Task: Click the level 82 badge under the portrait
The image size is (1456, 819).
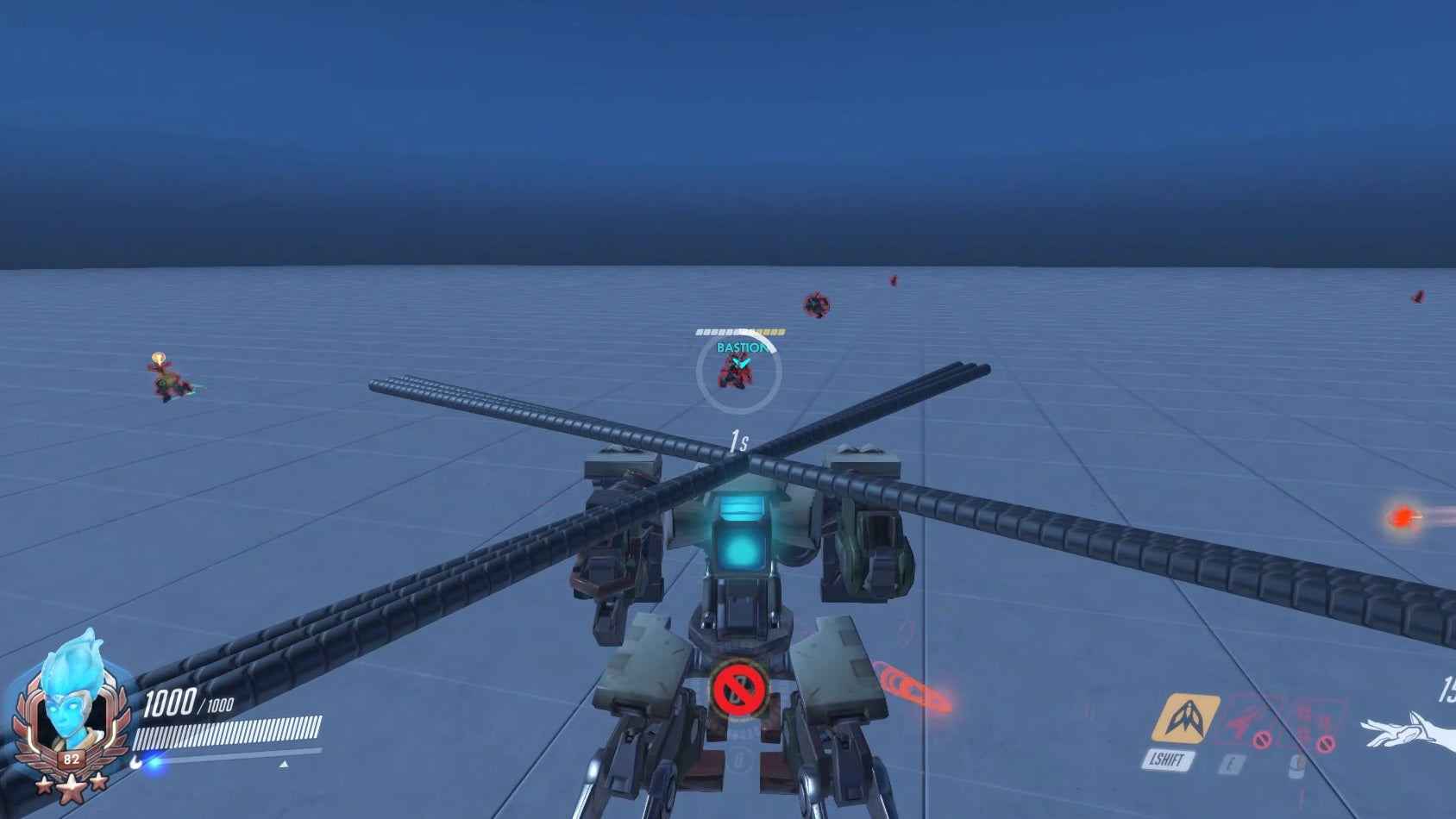Action: point(72,760)
